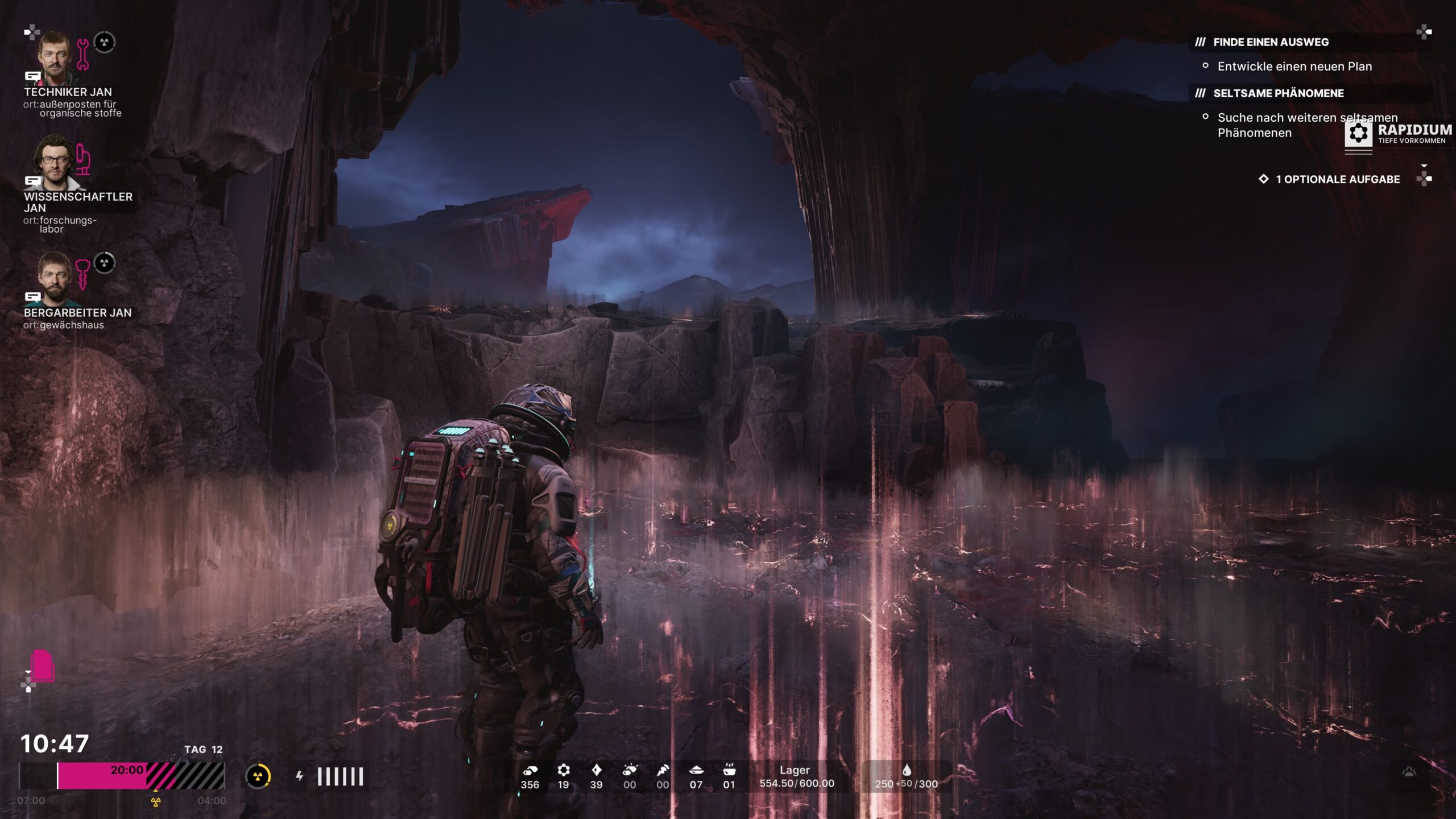Click Techniker Jan's speech bubble icon
Viewport: 1456px width, 819px height.
(32, 76)
